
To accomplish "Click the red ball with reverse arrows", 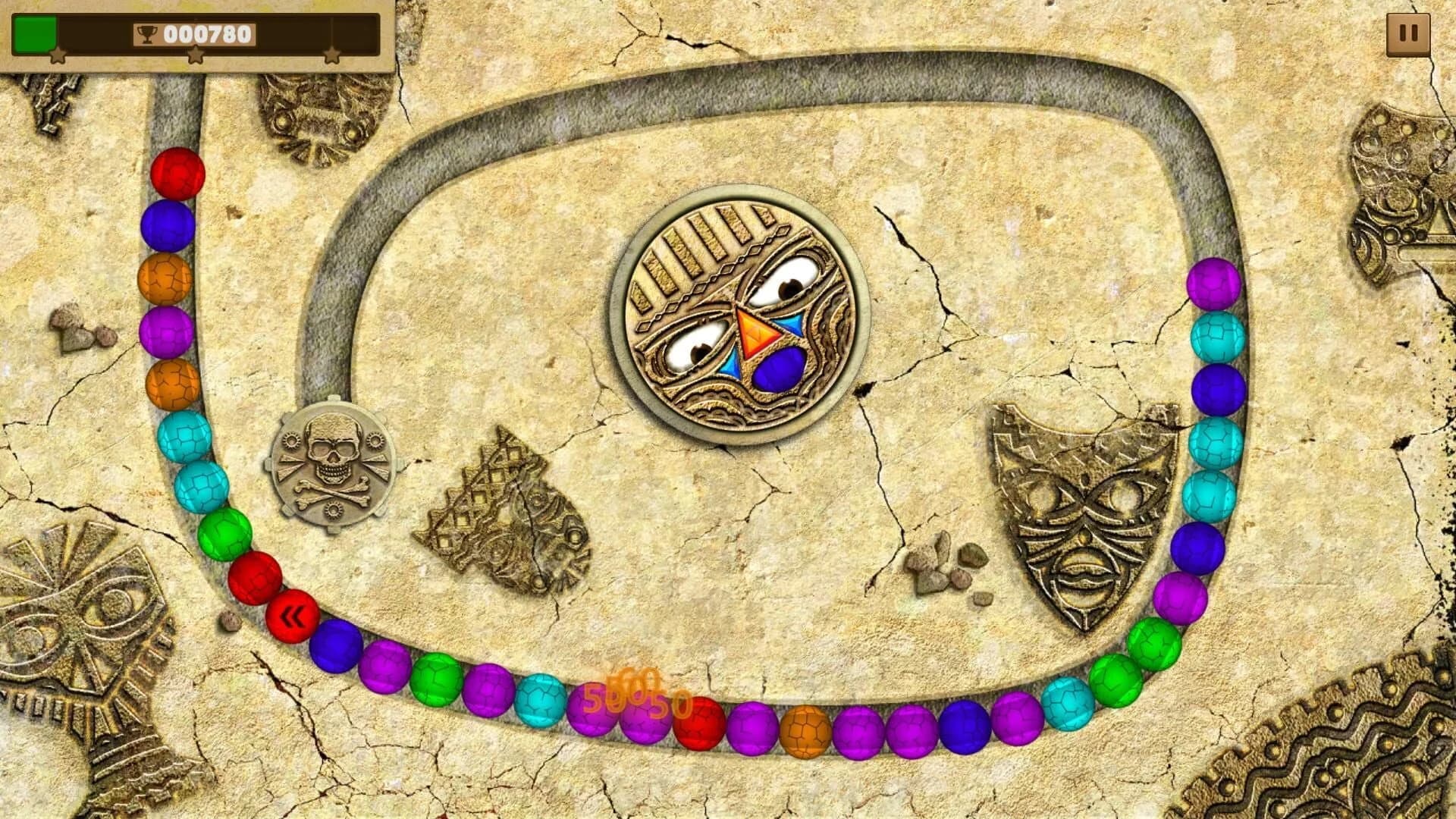I will coord(293,616).
